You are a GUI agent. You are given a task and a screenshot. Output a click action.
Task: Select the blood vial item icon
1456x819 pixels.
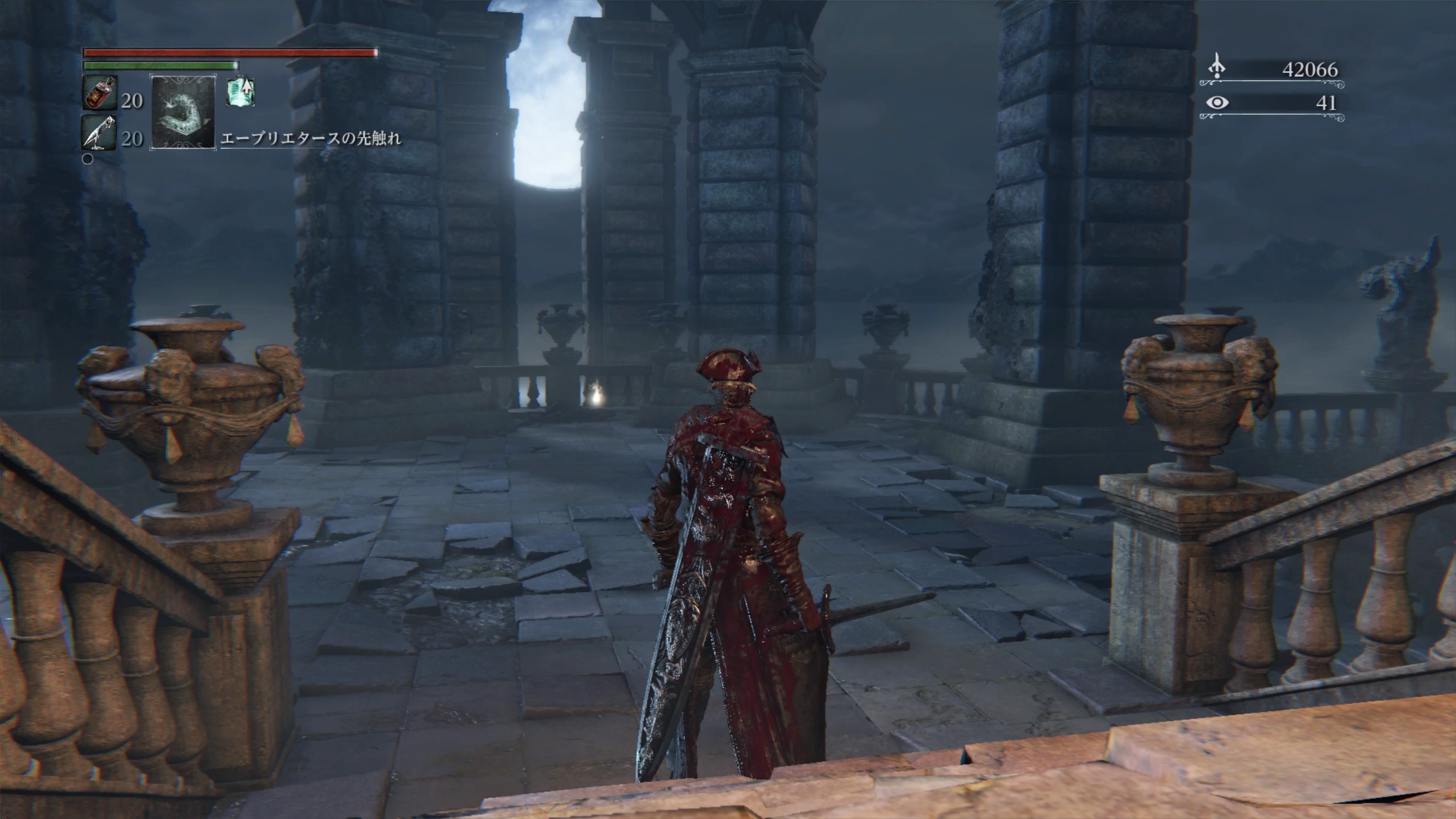coord(100,93)
